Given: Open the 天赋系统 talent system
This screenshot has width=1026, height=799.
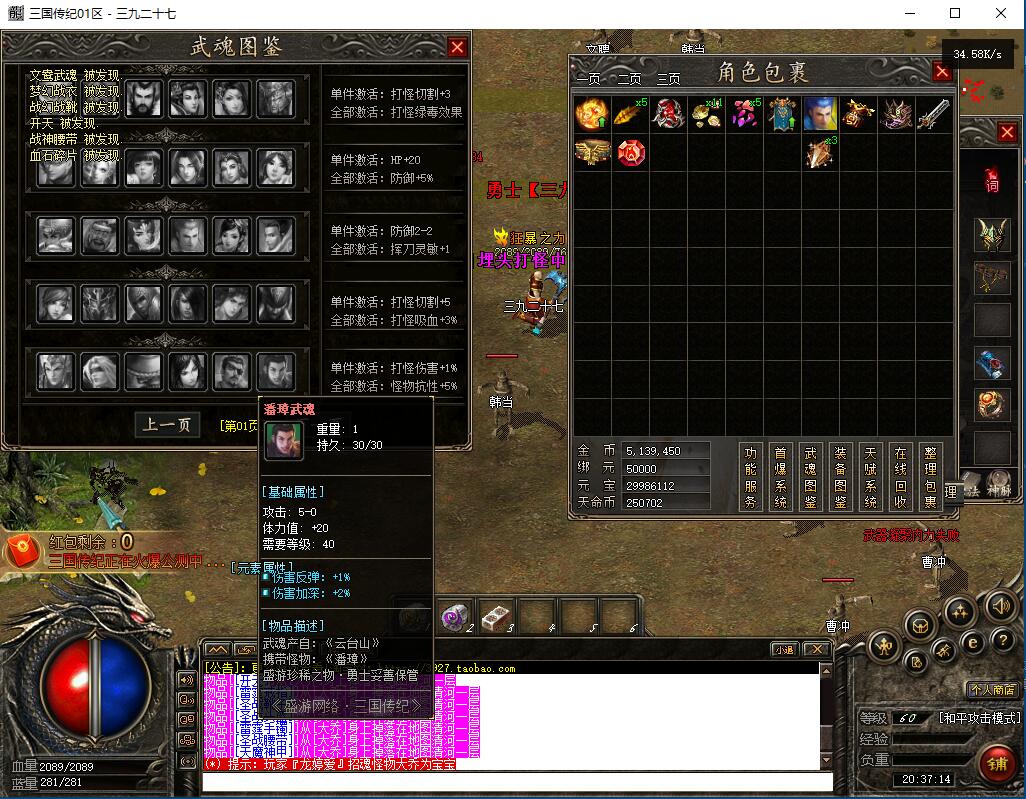Looking at the screenshot, I should click(x=870, y=477).
